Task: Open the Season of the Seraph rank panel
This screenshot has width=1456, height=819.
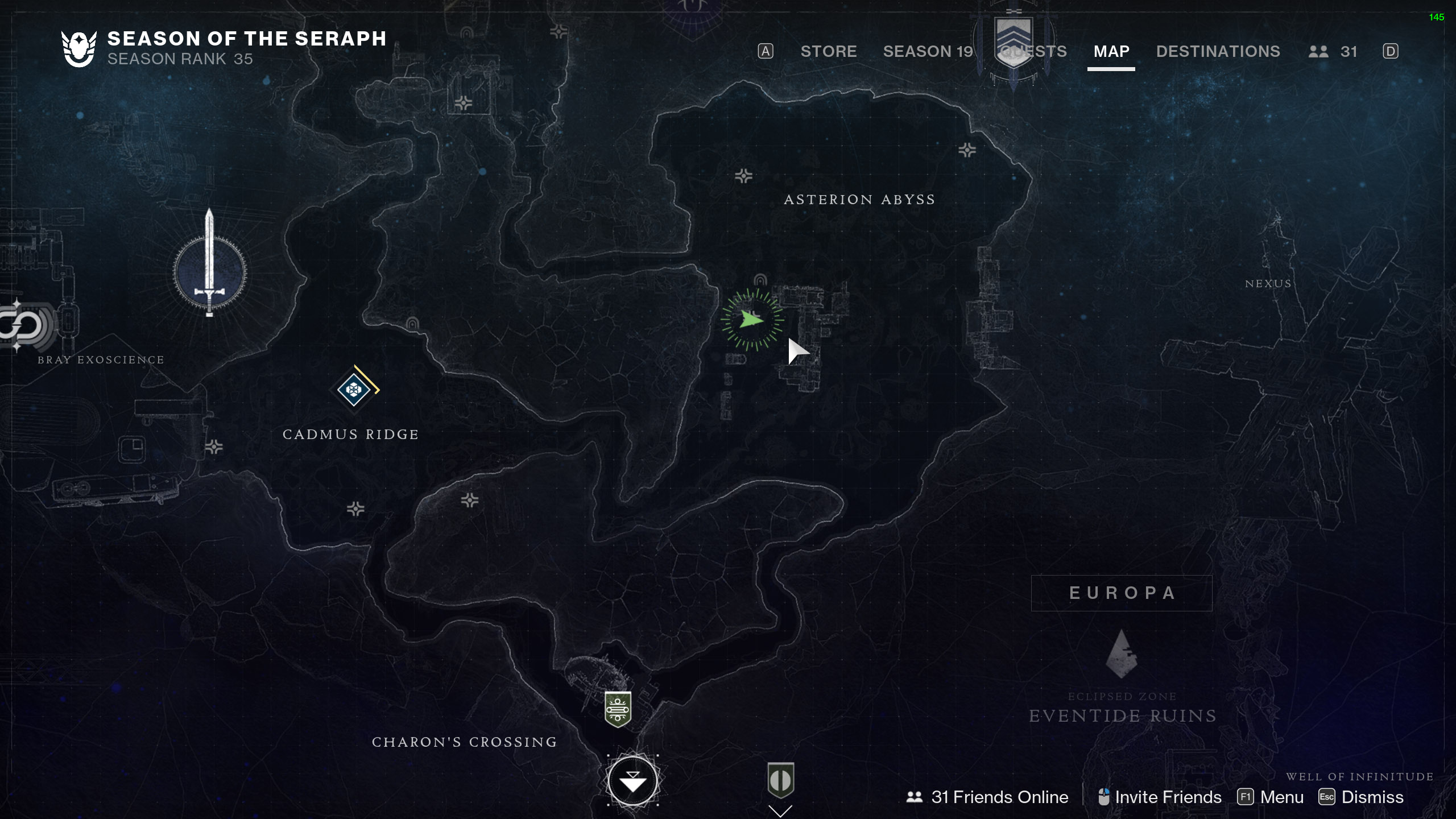Action: pos(224,48)
